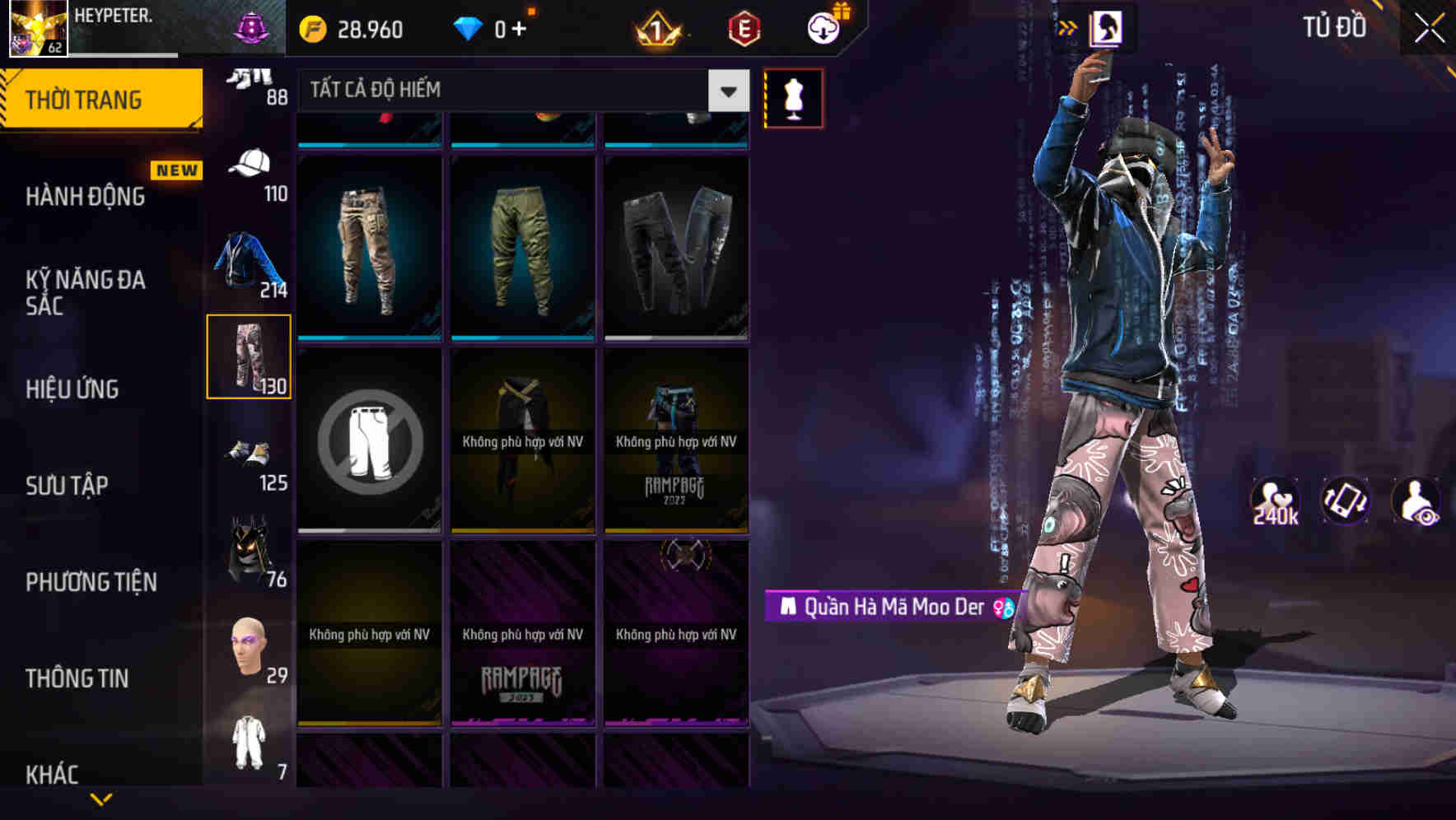Toggle the character portrait icon near TỦ ĐỒ
The width and height of the screenshot is (1456, 820).
pyautogui.click(x=1109, y=27)
